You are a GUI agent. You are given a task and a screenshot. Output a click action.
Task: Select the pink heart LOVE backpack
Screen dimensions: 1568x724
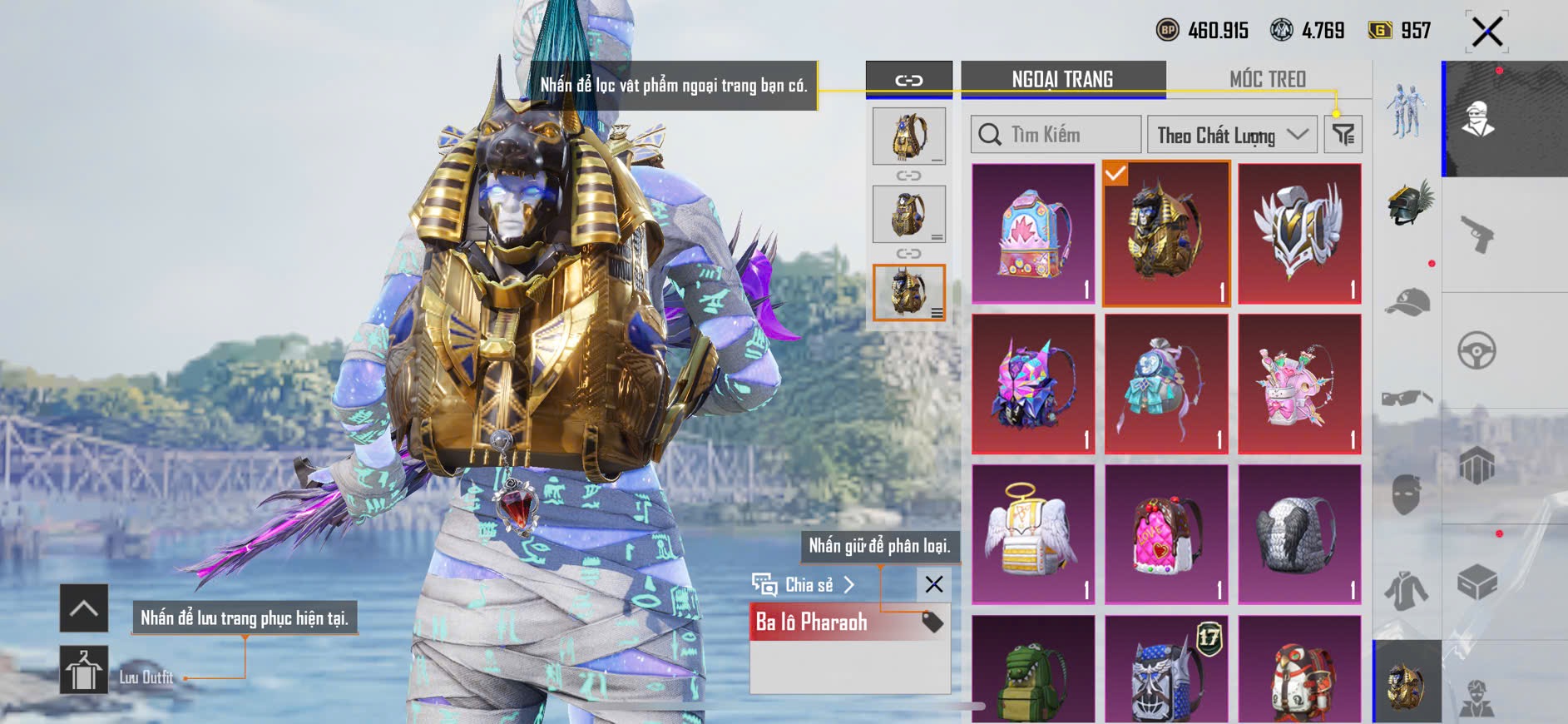[1166, 533]
